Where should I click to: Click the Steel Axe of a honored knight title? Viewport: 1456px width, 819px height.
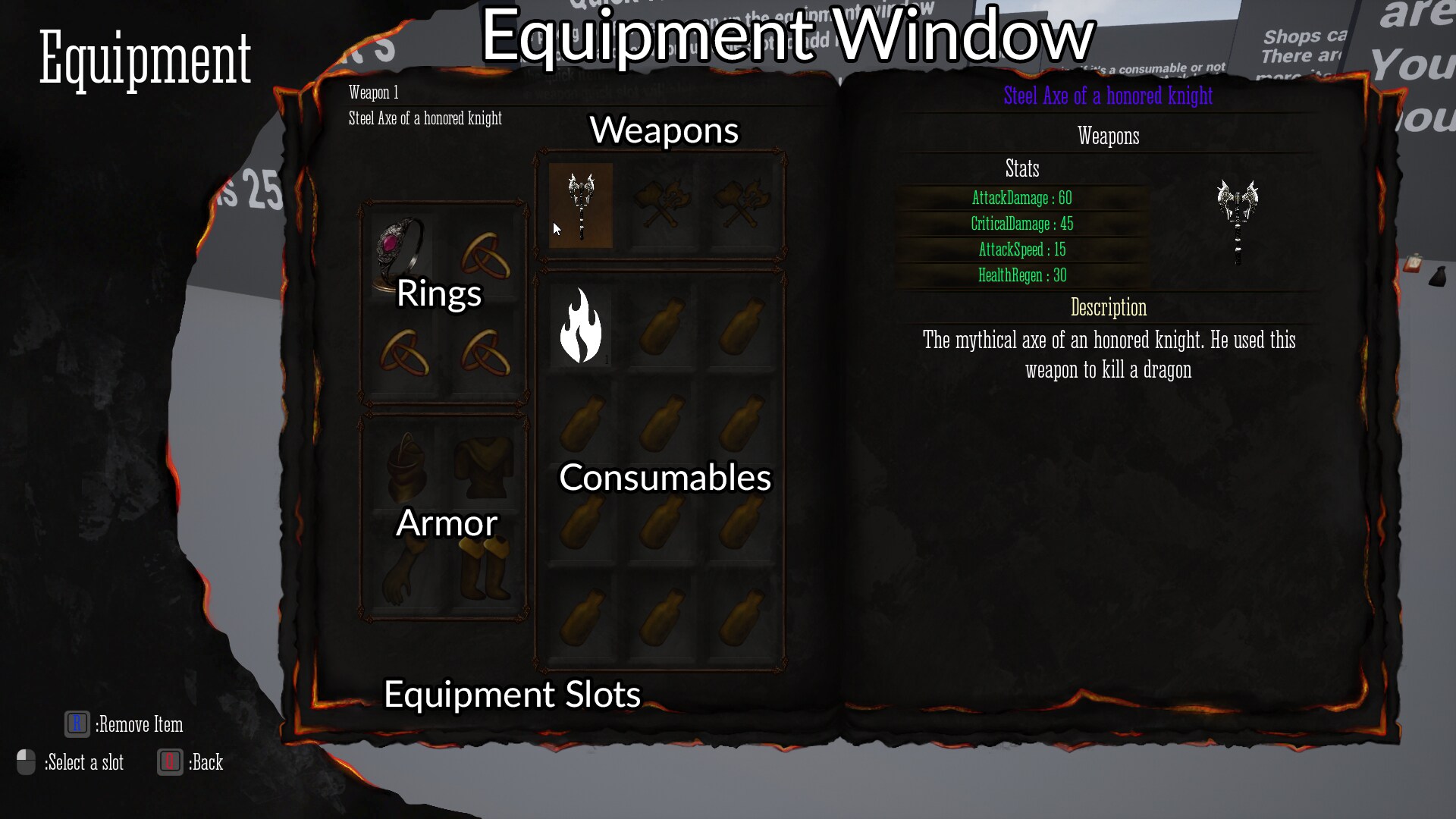click(1107, 96)
